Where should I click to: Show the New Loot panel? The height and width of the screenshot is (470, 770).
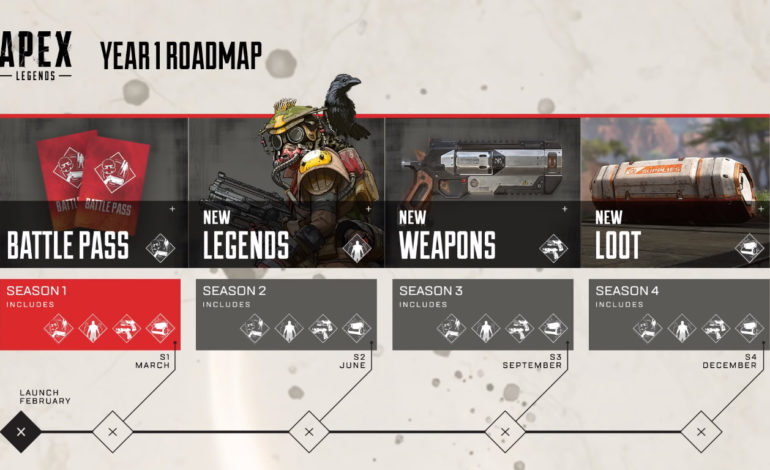click(676, 193)
